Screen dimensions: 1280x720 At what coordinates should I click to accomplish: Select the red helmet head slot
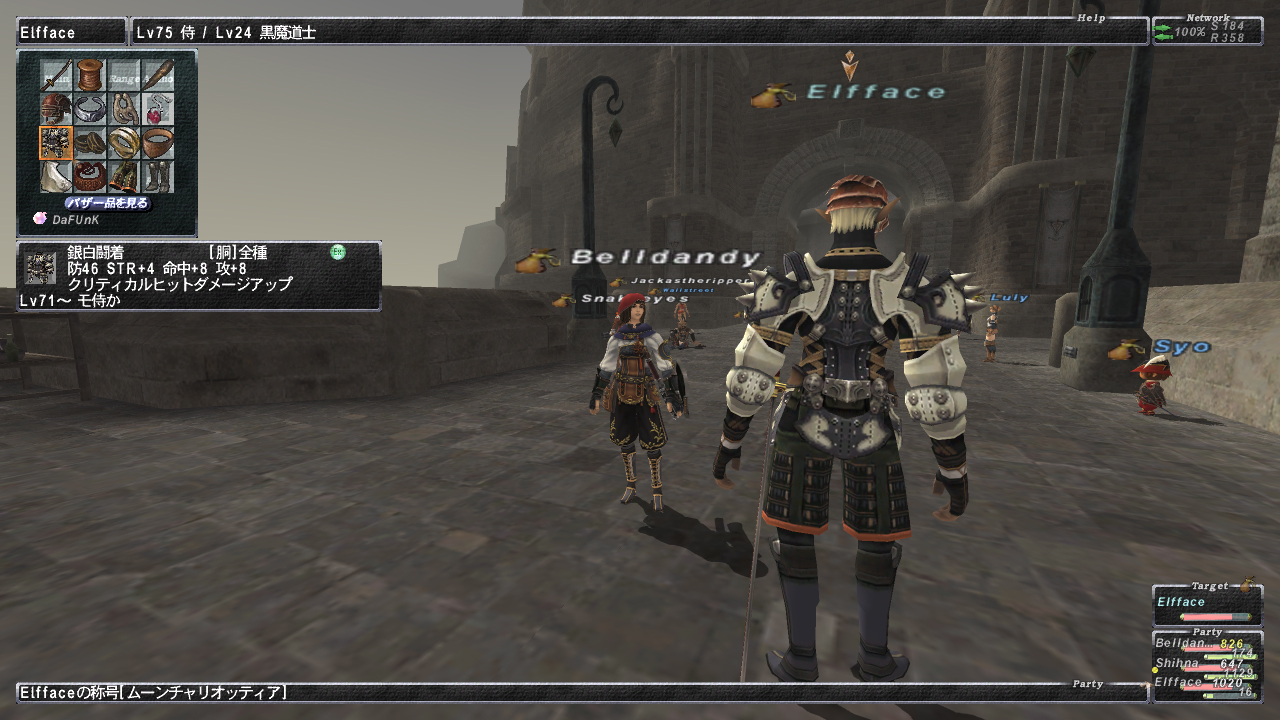56,109
